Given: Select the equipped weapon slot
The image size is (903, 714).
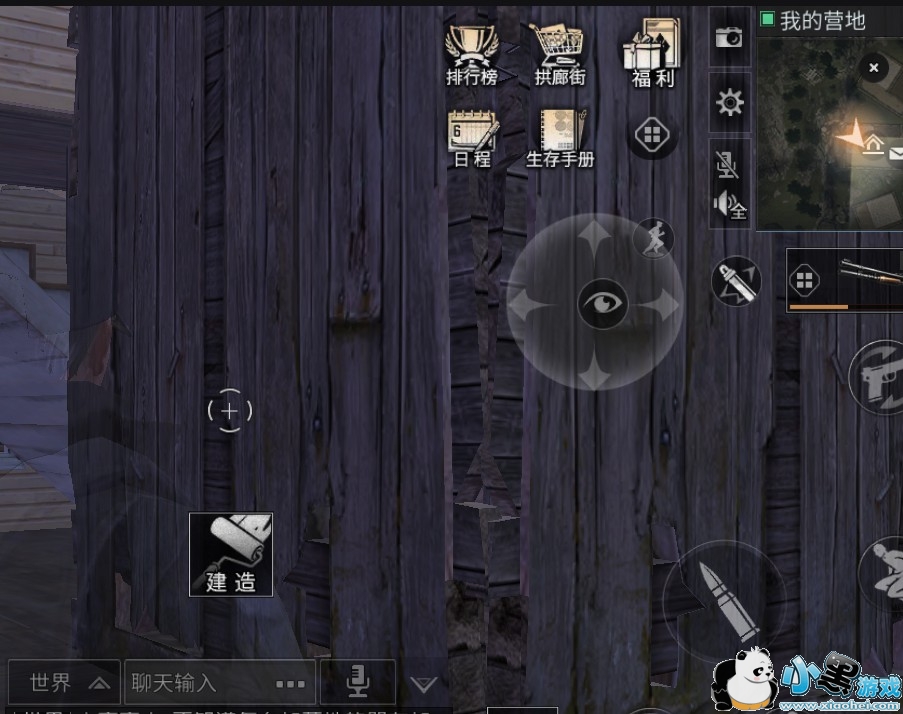Looking at the screenshot, I should (x=845, y=280).
